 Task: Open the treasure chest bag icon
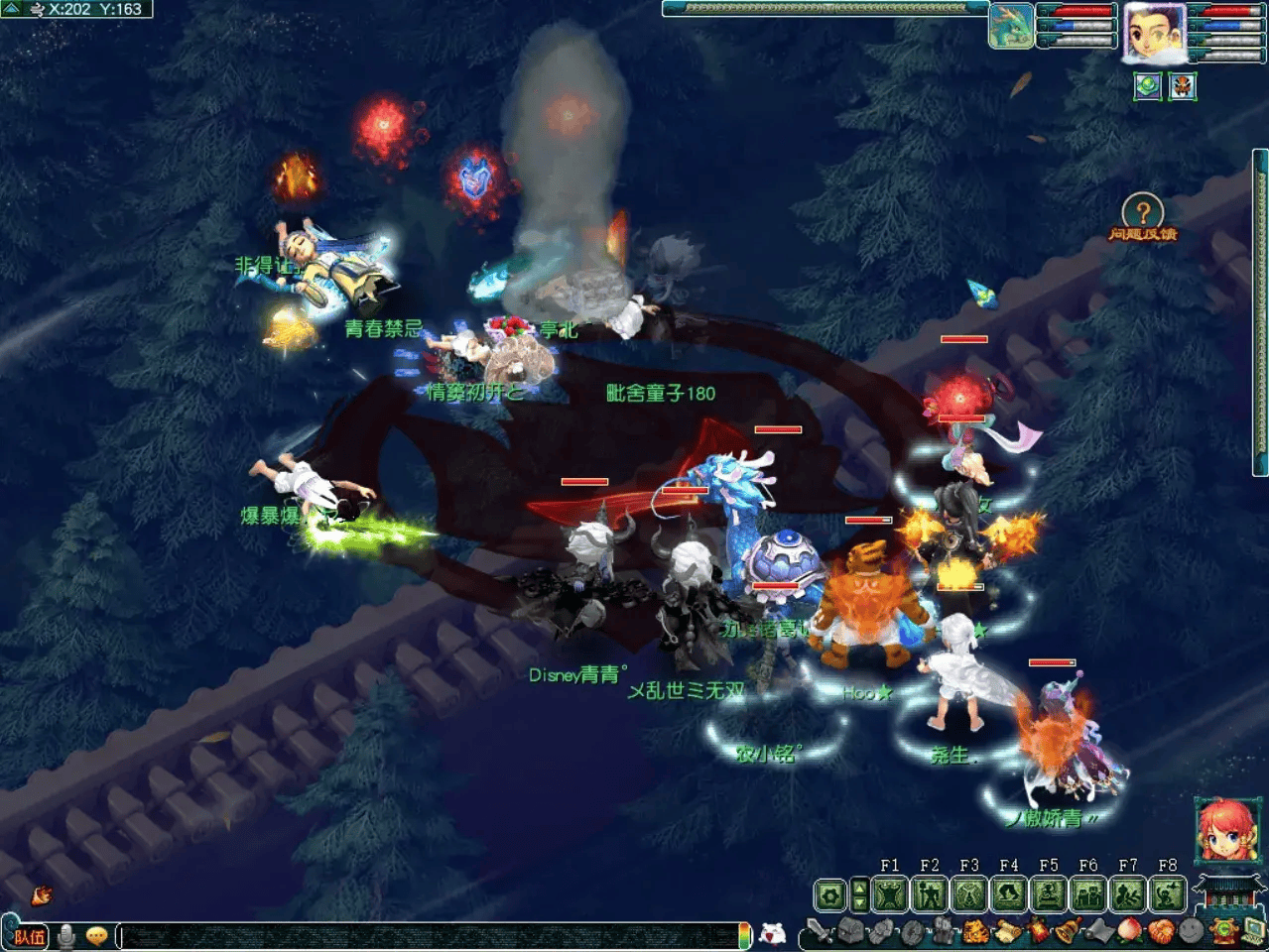click(850, 932)
